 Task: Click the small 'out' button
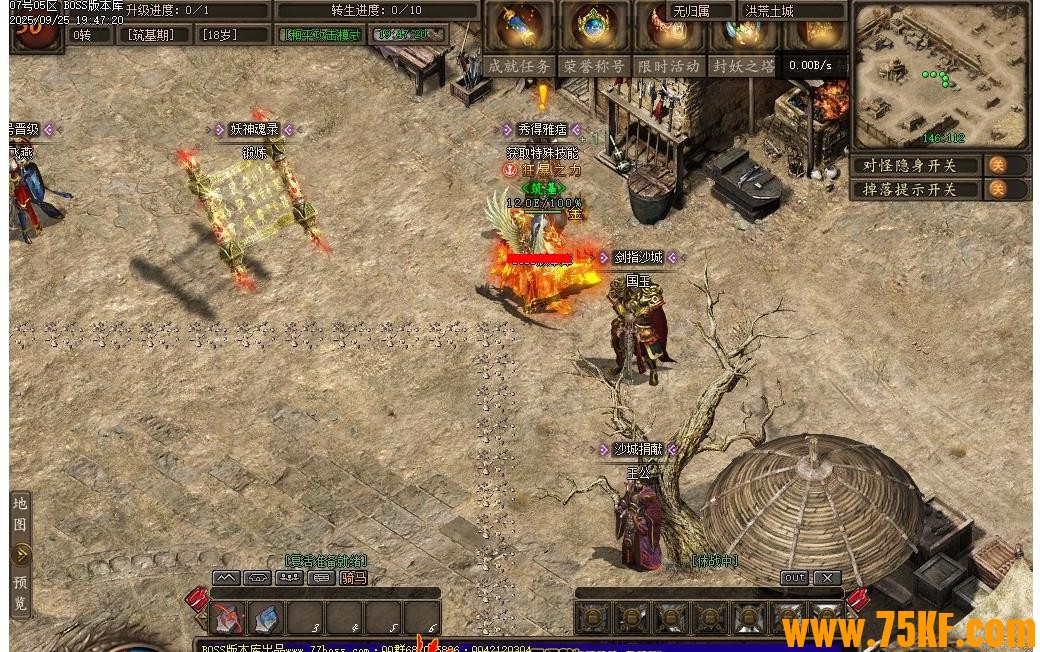(x=794, y=578)
